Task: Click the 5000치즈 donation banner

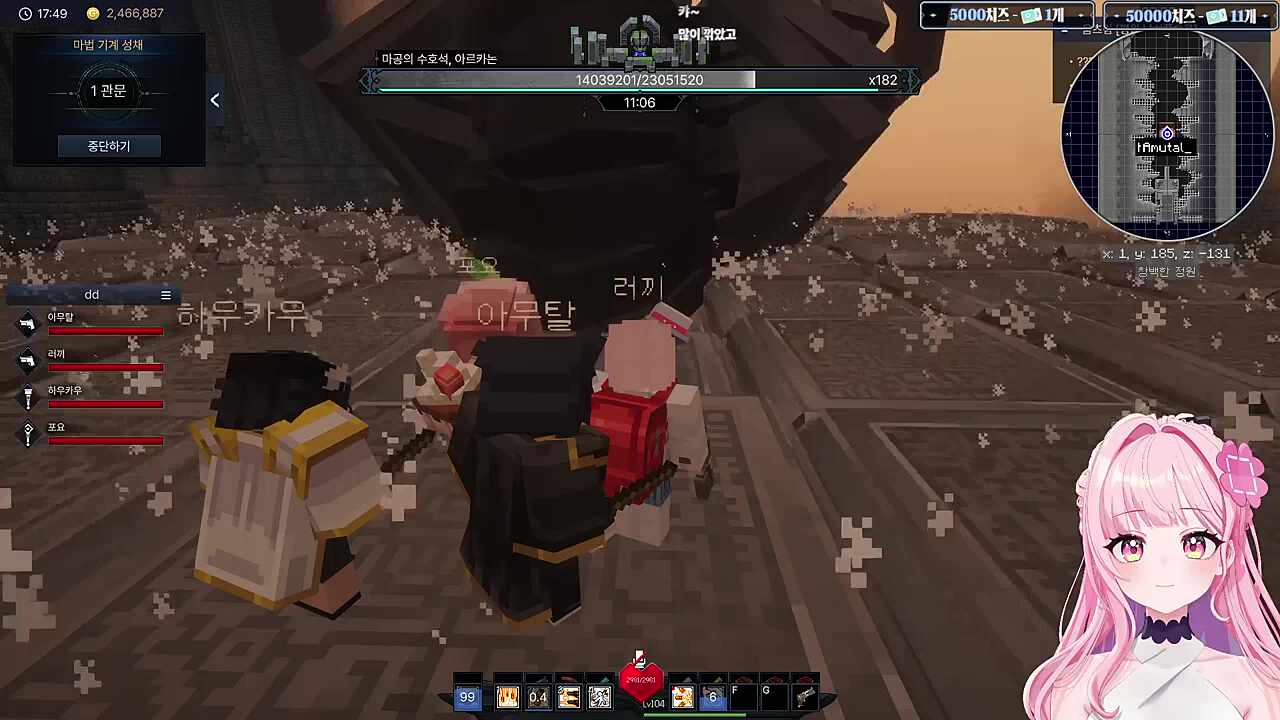Action: click(1006, 16)
